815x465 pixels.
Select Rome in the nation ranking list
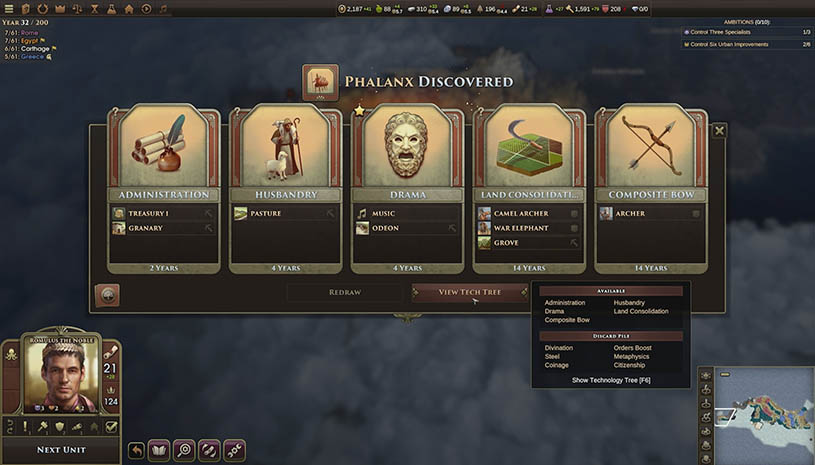tap(29, 33)
